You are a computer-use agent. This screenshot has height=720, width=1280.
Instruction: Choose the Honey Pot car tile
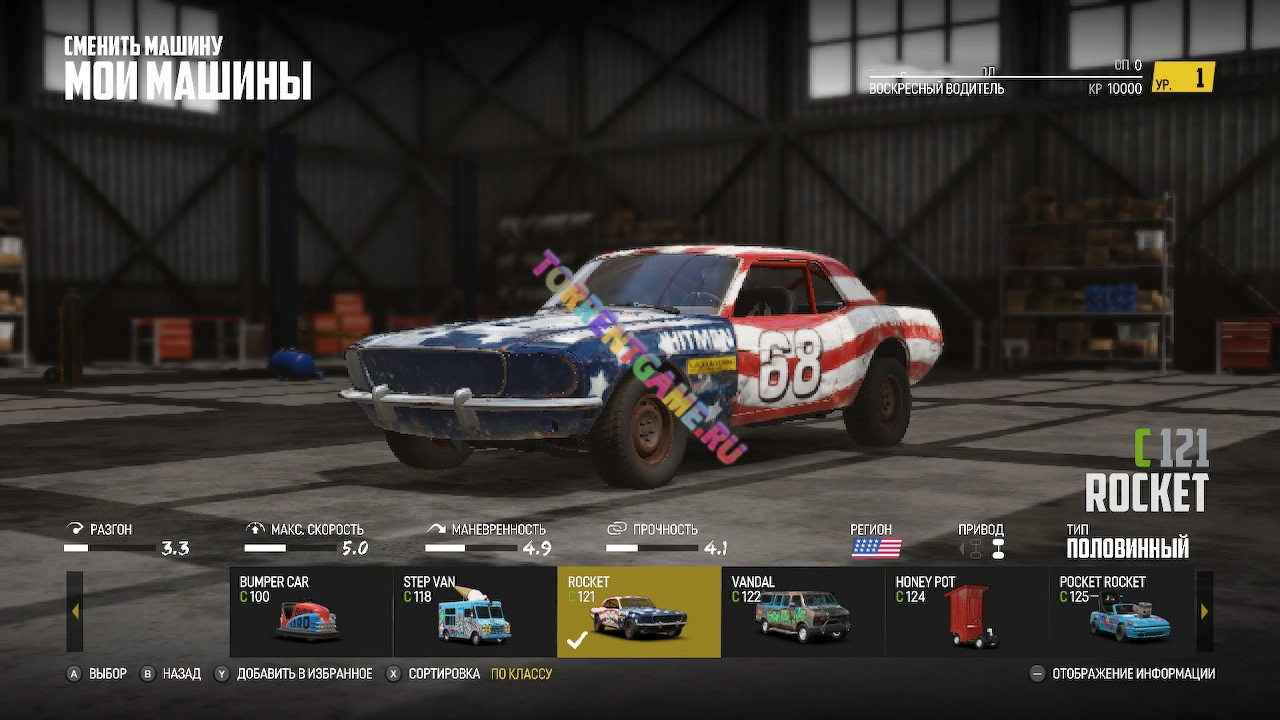click(967, 612)
